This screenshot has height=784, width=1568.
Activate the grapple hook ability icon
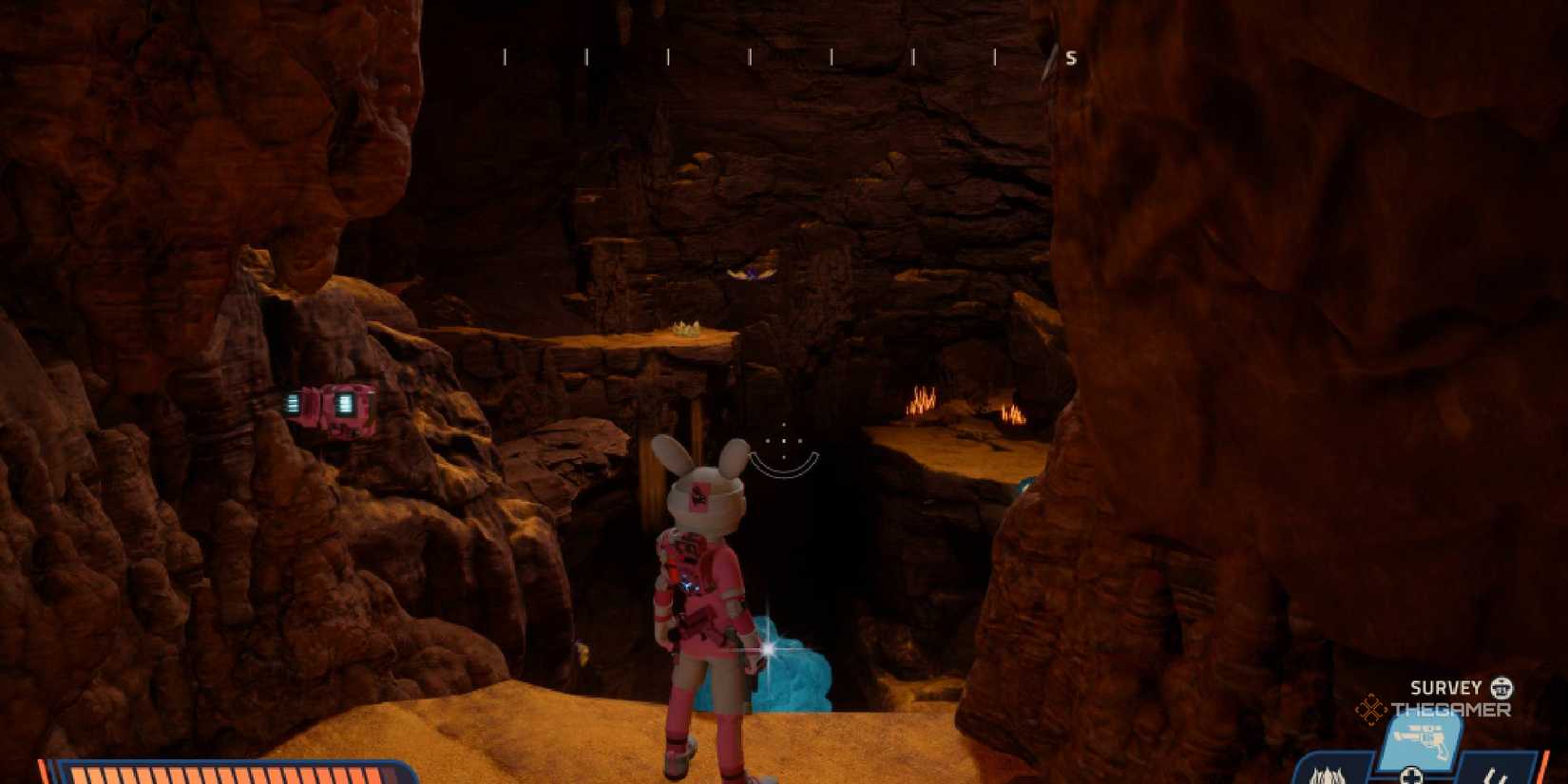(1496, 774)
